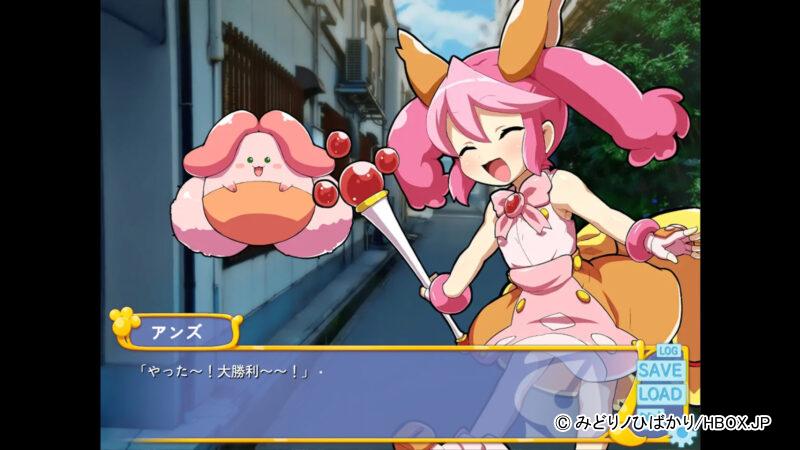
Task: Open the LOAD menu
Action: 661,394
